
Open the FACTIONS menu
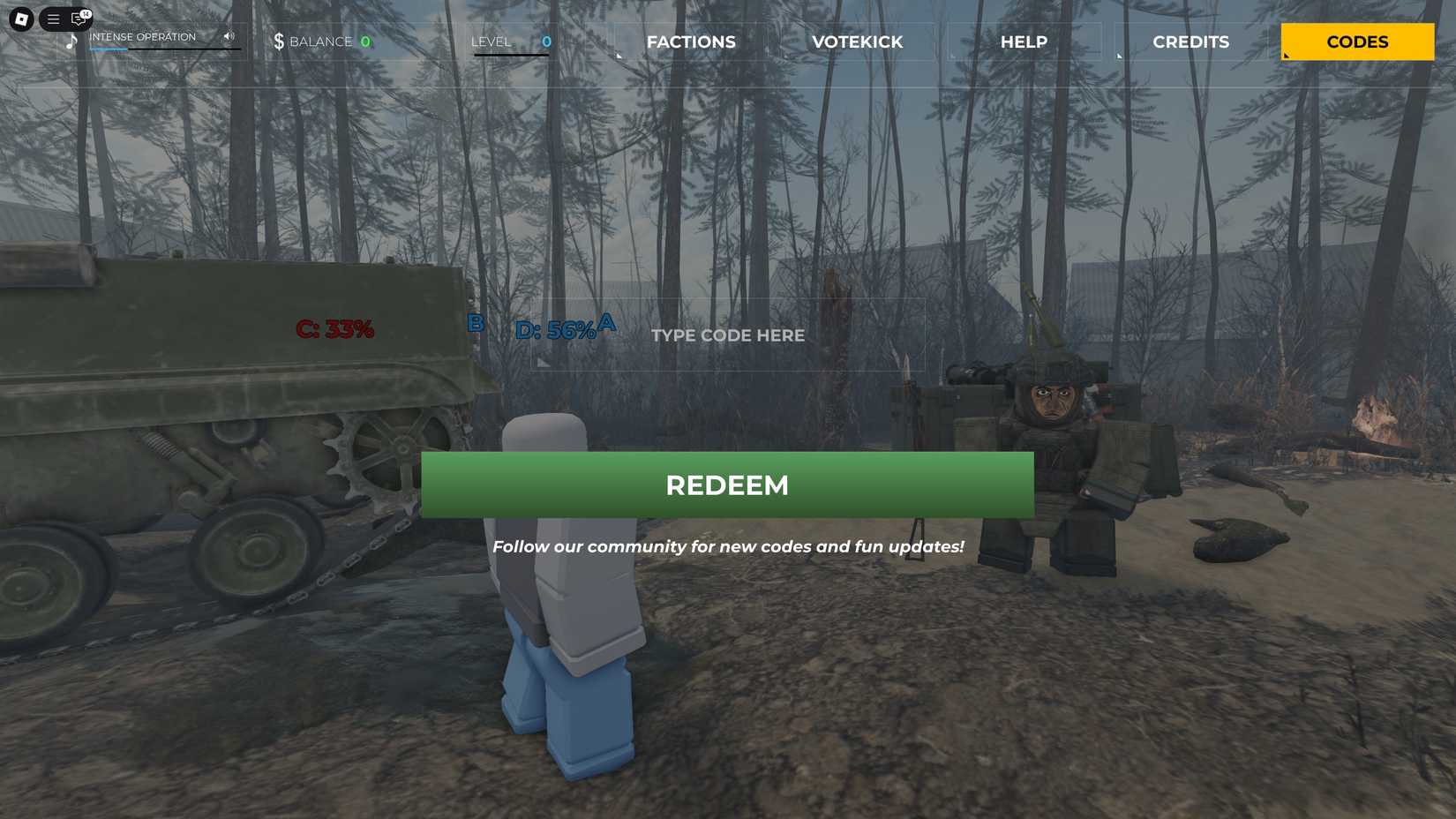click(x=691, y=41)
